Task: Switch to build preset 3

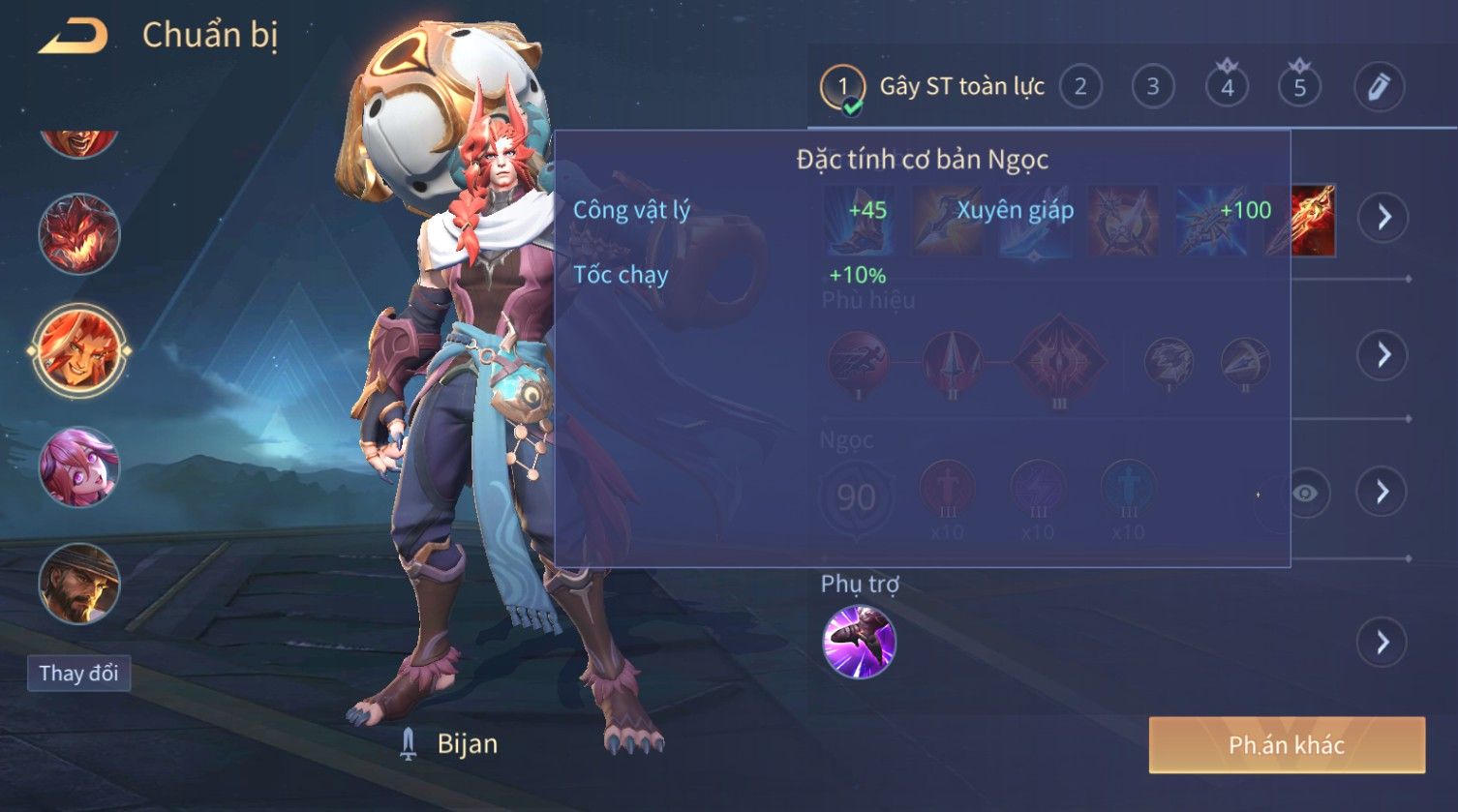Action: 1152,87
